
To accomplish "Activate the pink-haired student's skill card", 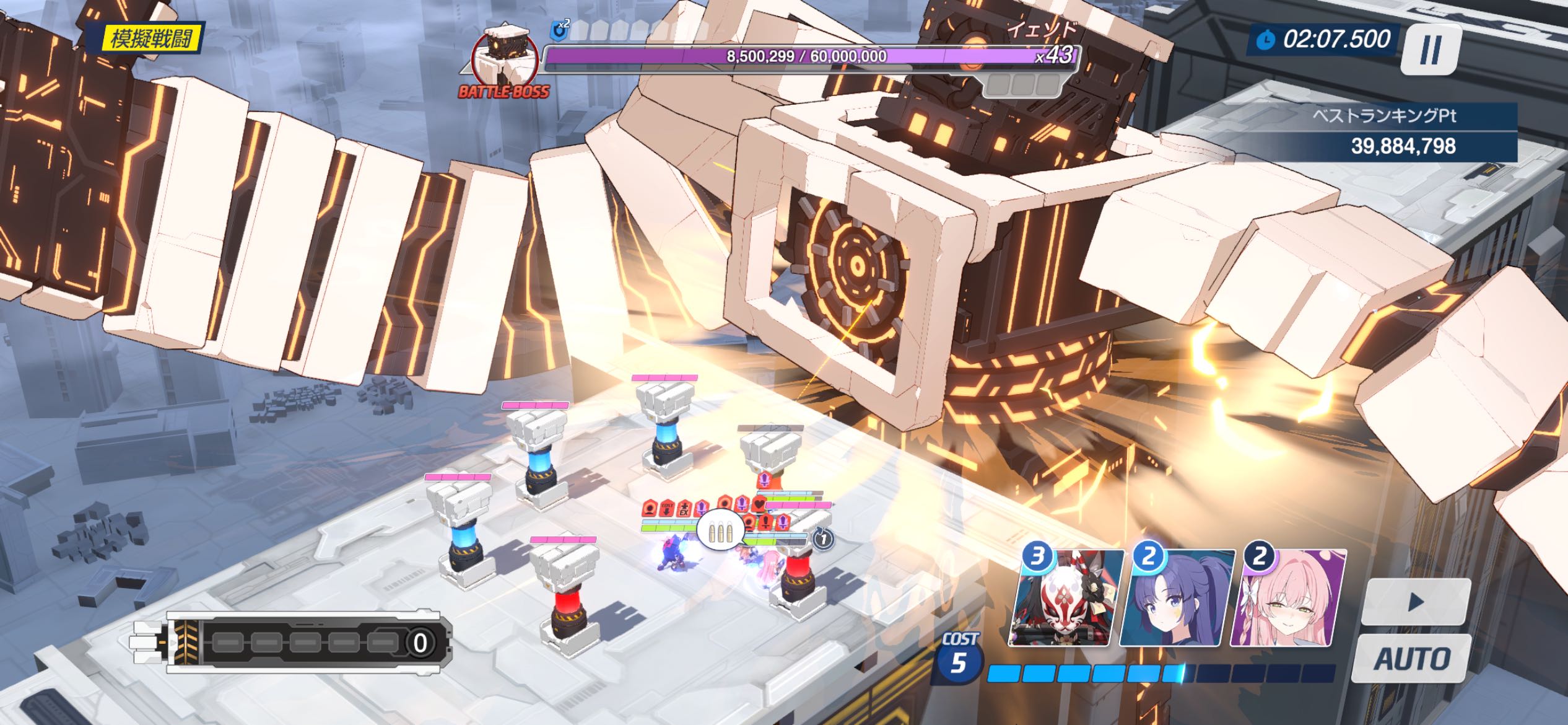I will tap(1288, 599).
